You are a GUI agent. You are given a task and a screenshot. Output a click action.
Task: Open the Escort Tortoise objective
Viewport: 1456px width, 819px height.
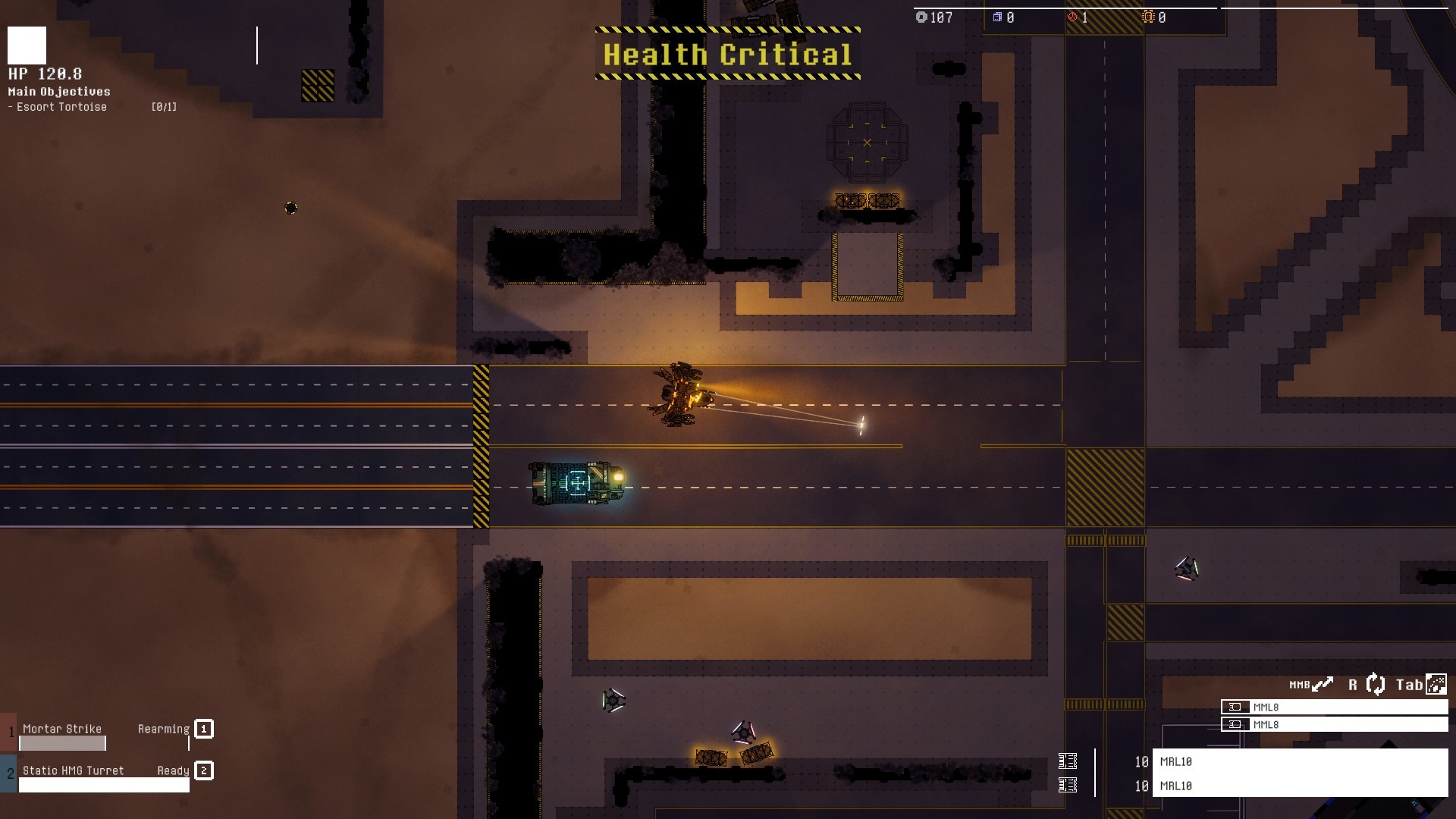click(x=61, y=107)
